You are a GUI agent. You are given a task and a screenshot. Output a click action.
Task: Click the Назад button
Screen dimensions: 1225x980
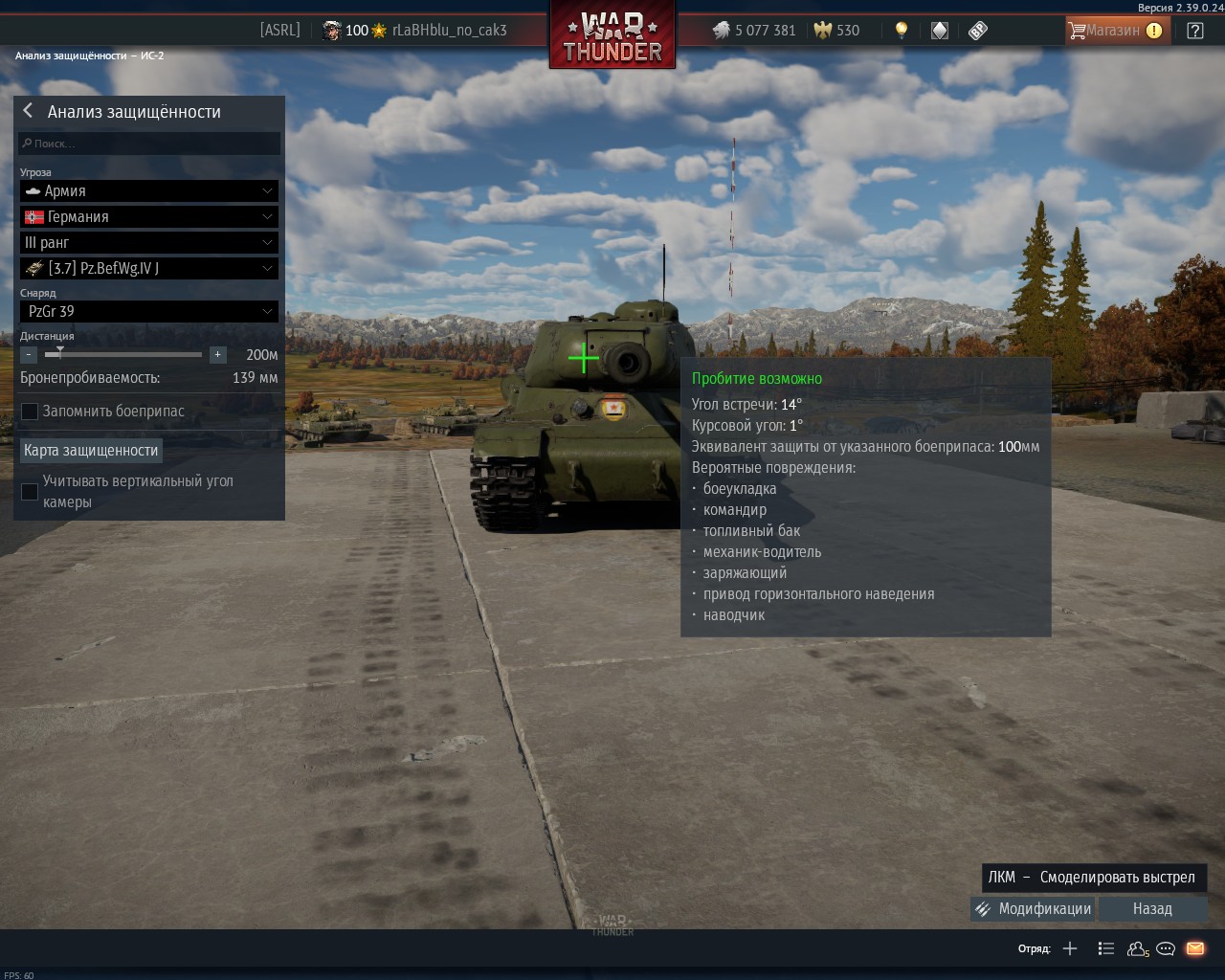coord(1152,909)
